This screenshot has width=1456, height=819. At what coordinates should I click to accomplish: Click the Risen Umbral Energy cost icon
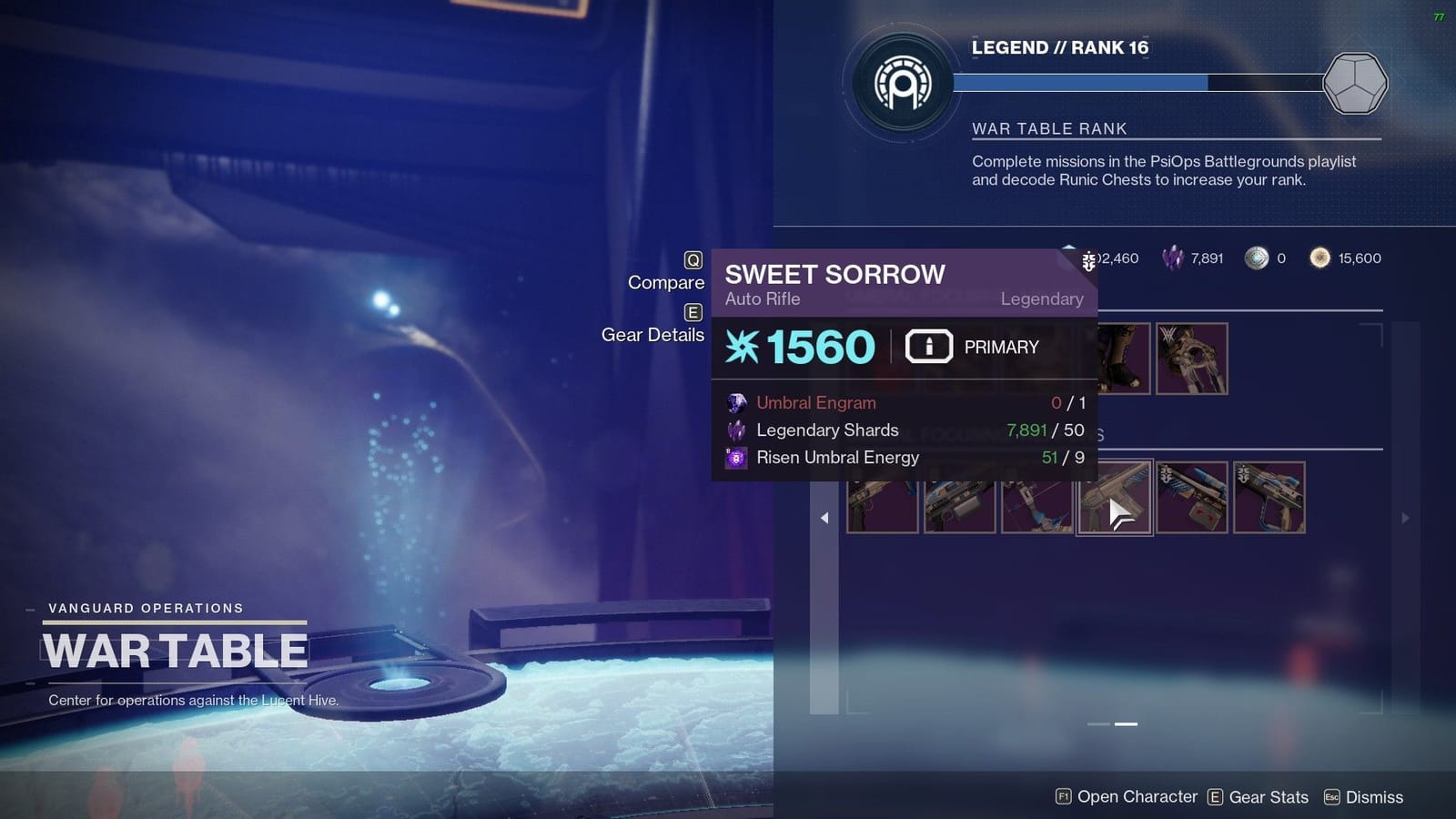(736, 458)
